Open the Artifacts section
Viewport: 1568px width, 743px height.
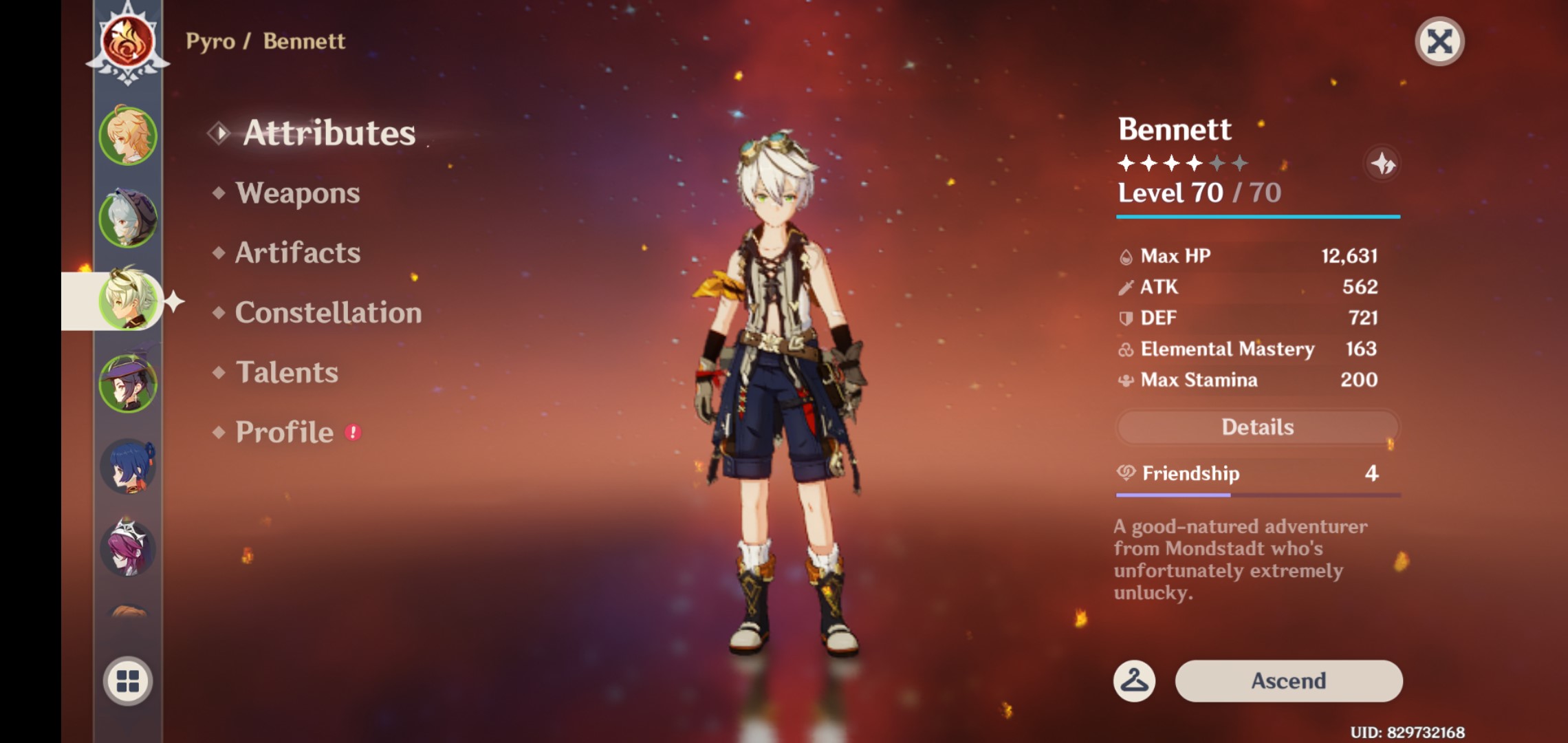coord(297,252)
